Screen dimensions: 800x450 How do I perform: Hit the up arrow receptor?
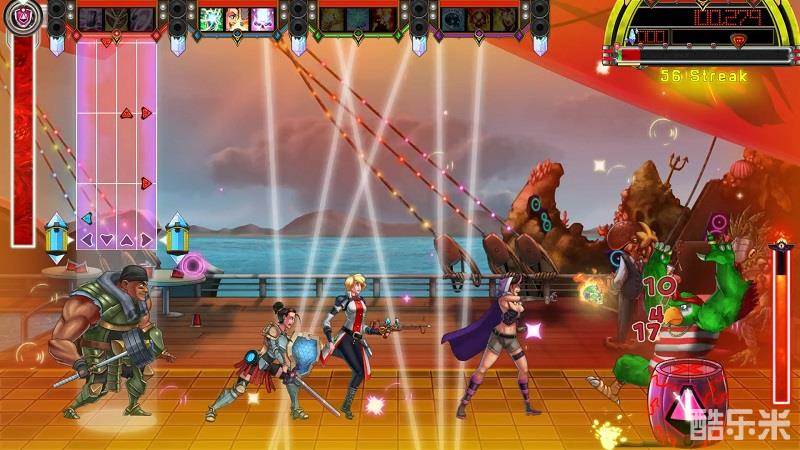[x=126, y=239]
